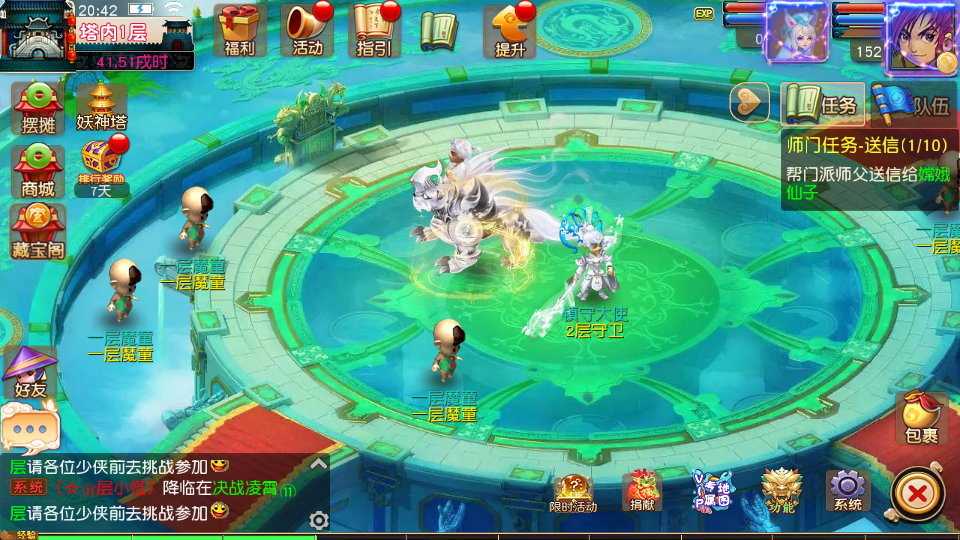Enter the 妖神塔 tower menu
960x540 pixels.
[x=102, y=108]
